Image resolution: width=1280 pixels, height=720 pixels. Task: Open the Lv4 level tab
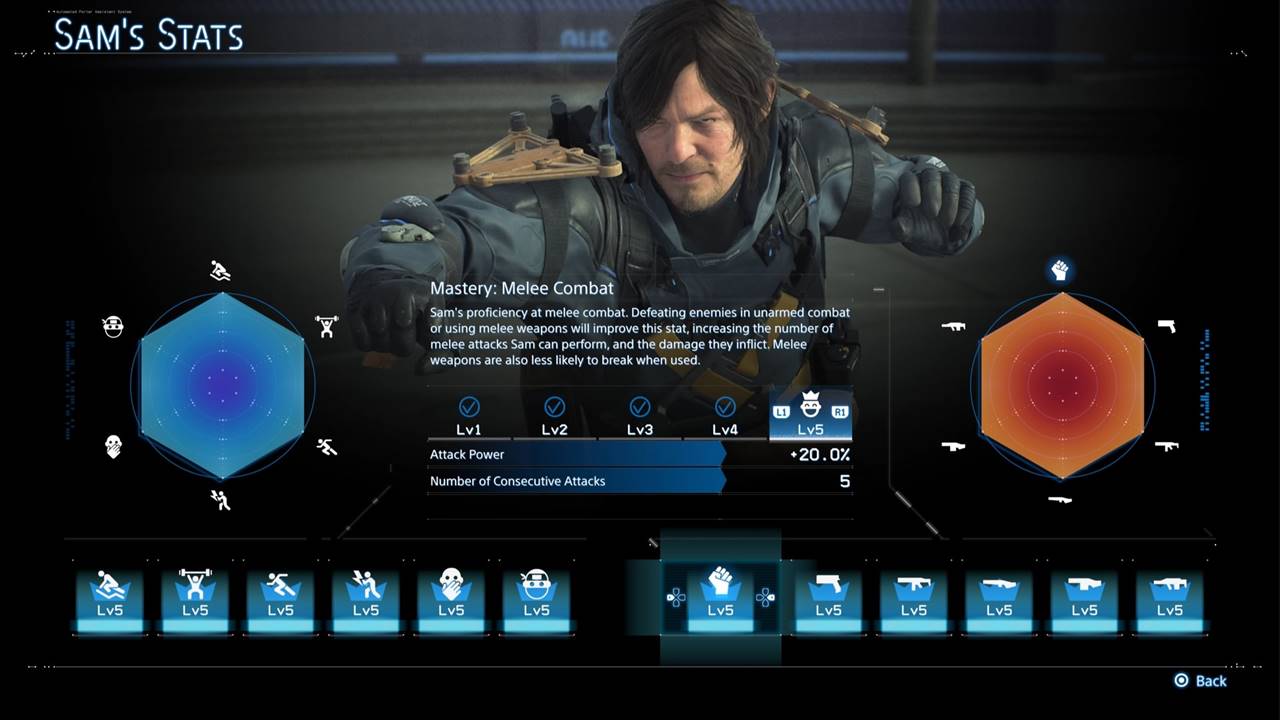coord(725,416)
